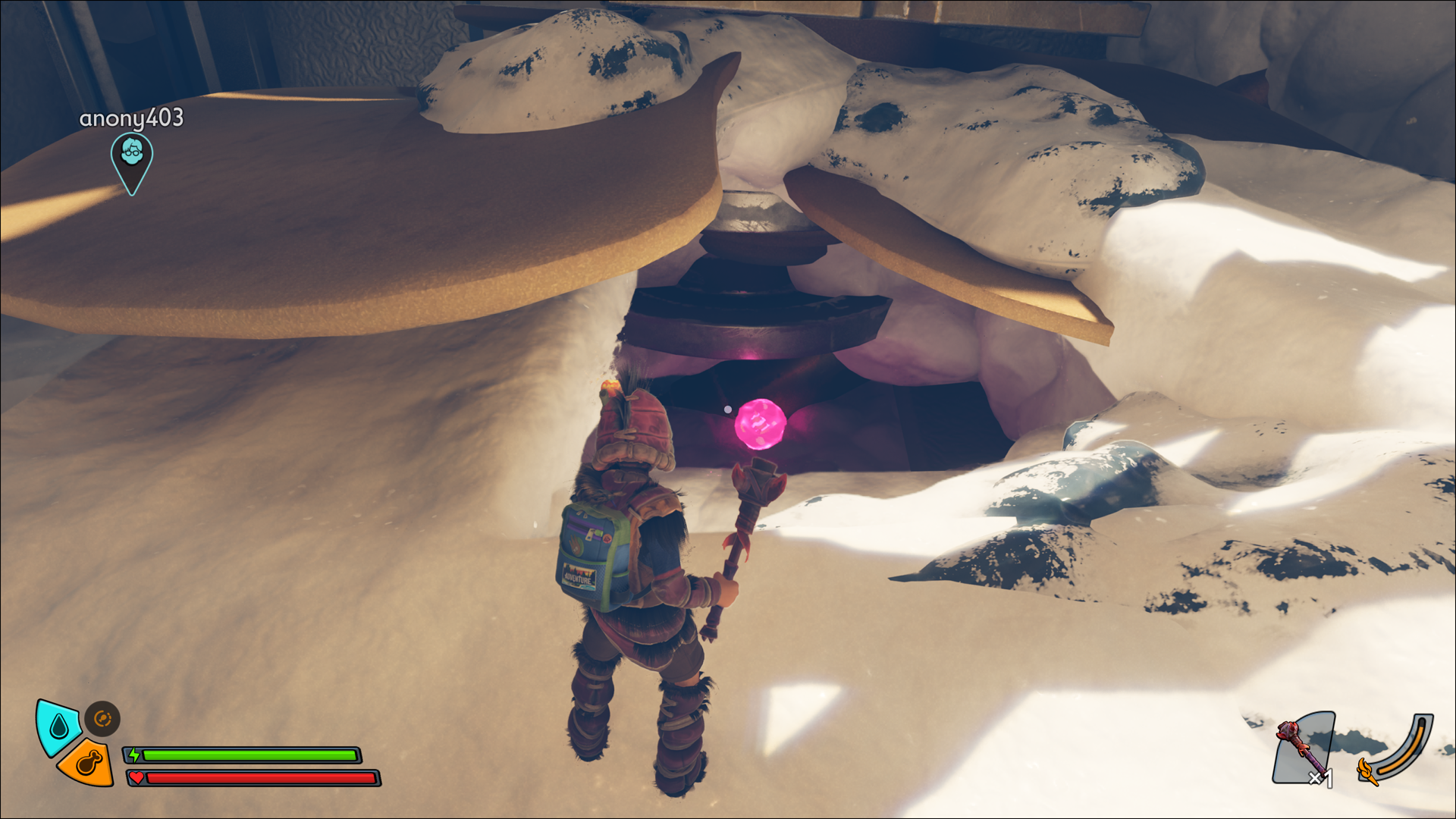The height and width of the screenshot is (819, 1456).
Task: Select the equipped mace weapon slot
Action: (x=1303, y=748)
